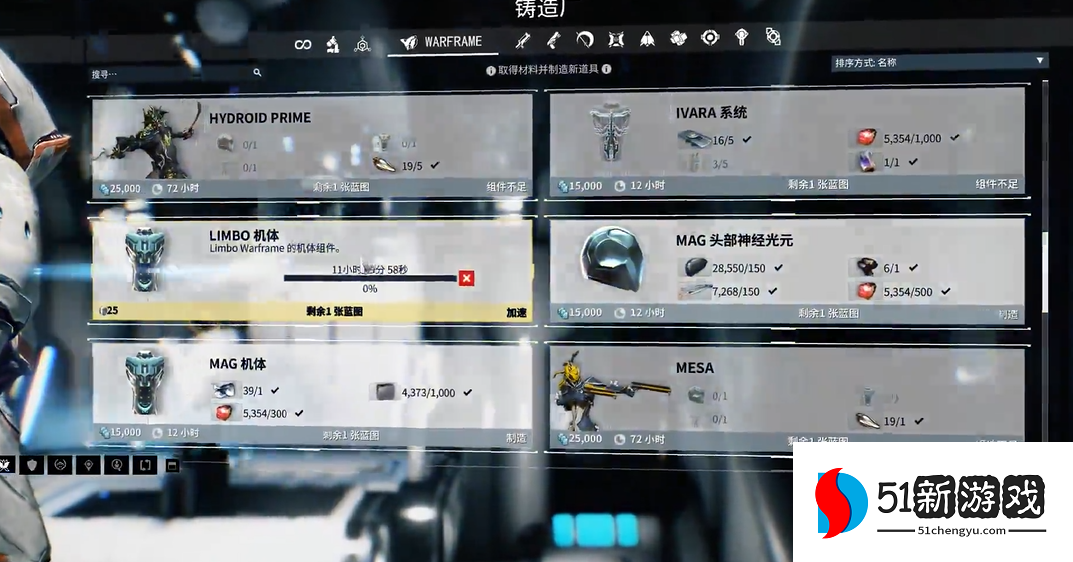
Task: Rush the Limbo chassis build
Action: [x=516, y=313]
